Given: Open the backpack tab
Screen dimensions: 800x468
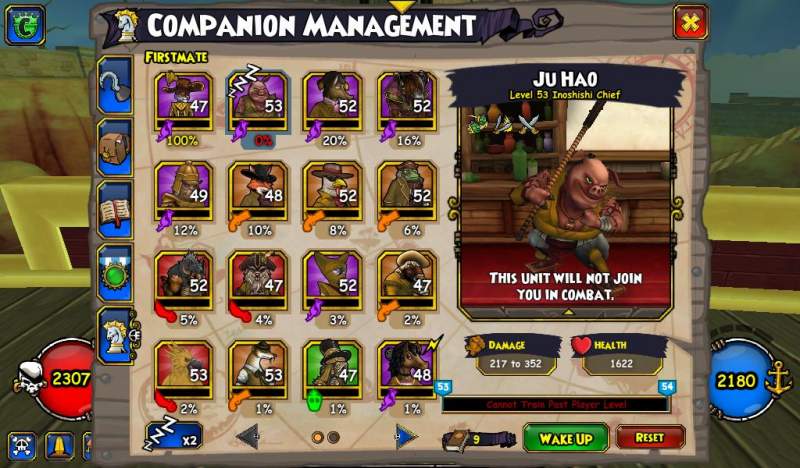Looking at the screenshot, I should (x=114, y=148).
